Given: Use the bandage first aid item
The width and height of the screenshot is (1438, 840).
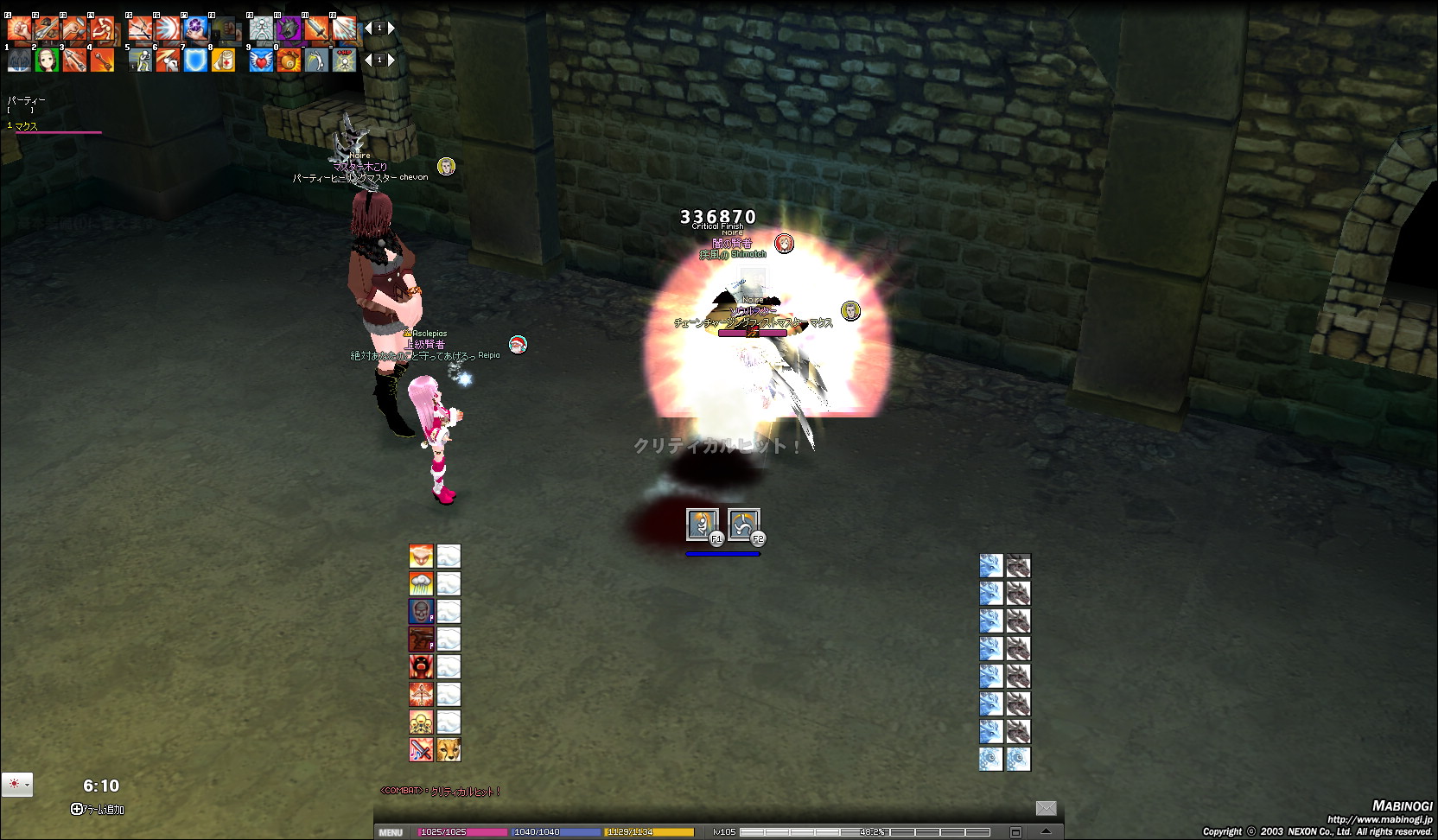Looking at the screenshot, I should 223,60.
